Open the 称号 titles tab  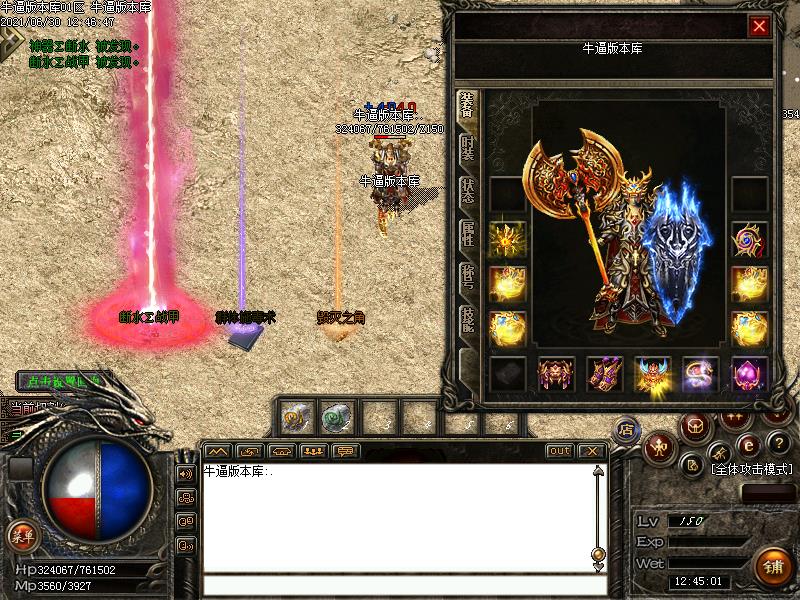coord(466,277)
